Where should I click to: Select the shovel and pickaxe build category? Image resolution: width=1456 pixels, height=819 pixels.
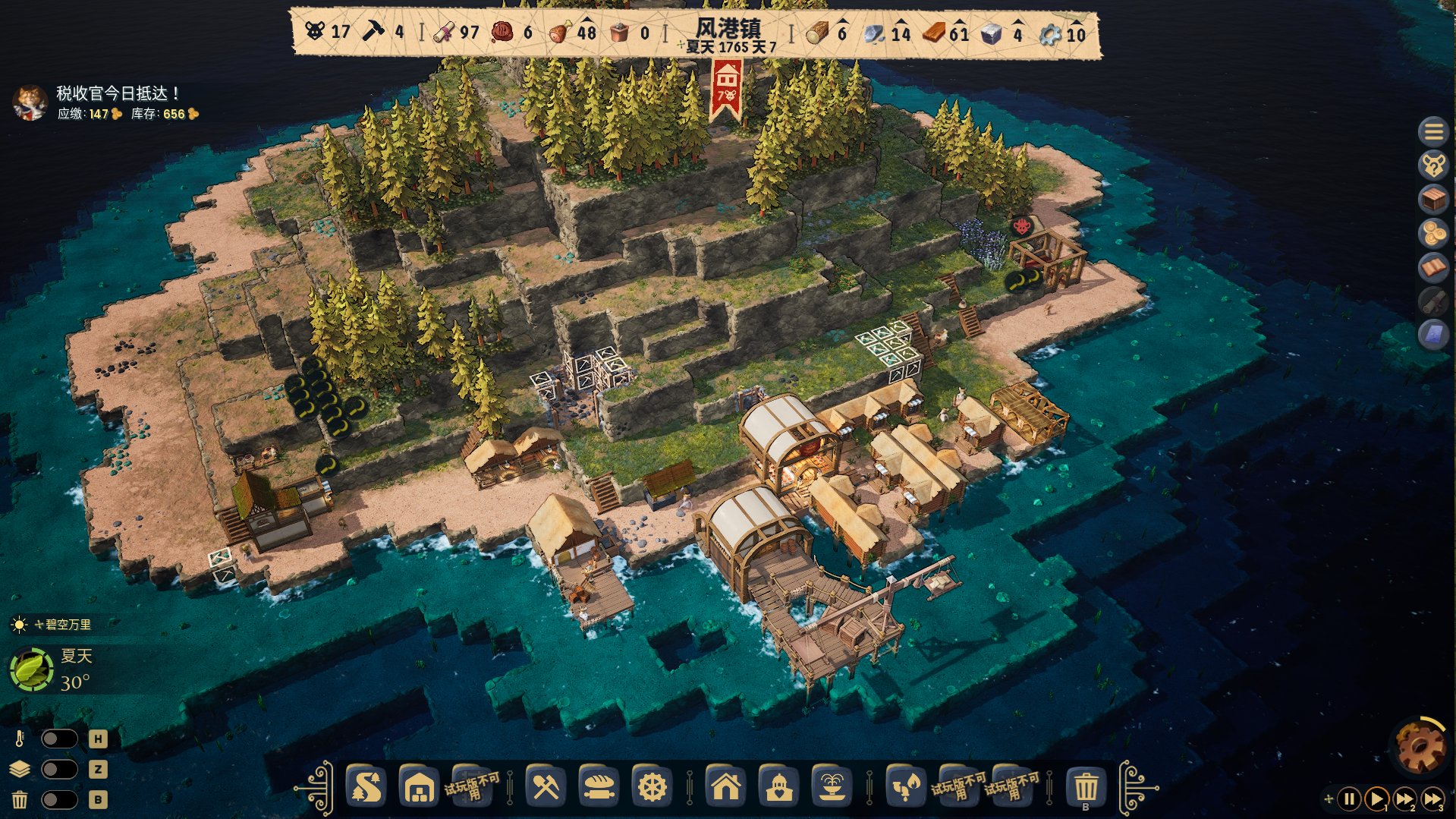pos(546,787)
